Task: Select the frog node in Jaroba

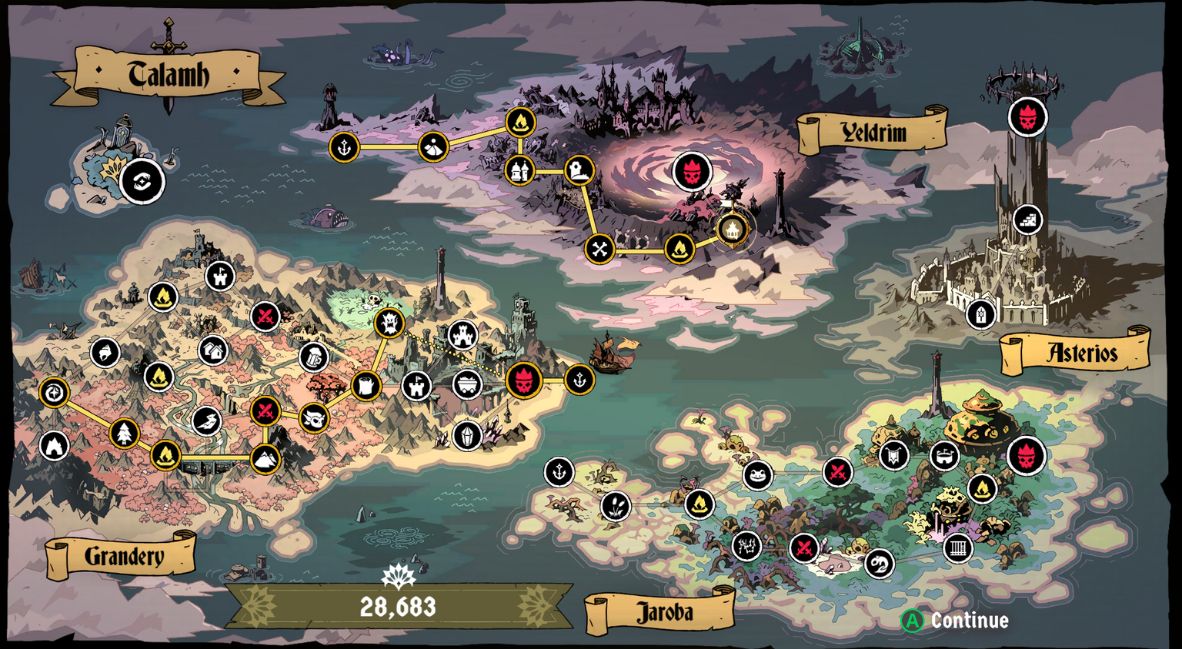Action: [x=757, y=474]
